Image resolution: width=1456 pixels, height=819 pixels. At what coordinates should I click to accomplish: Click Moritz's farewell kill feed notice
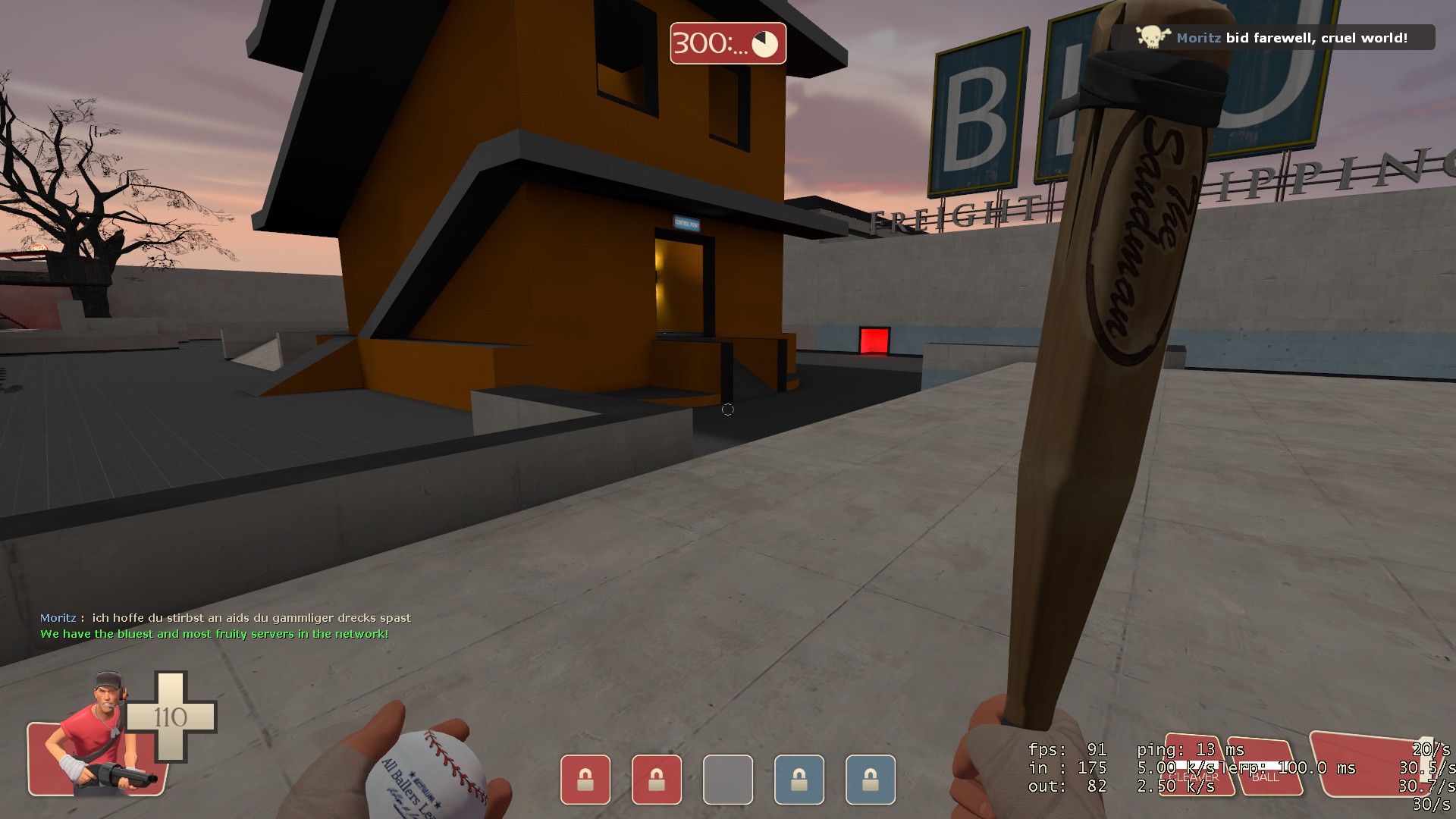(x=1276, y=38)
